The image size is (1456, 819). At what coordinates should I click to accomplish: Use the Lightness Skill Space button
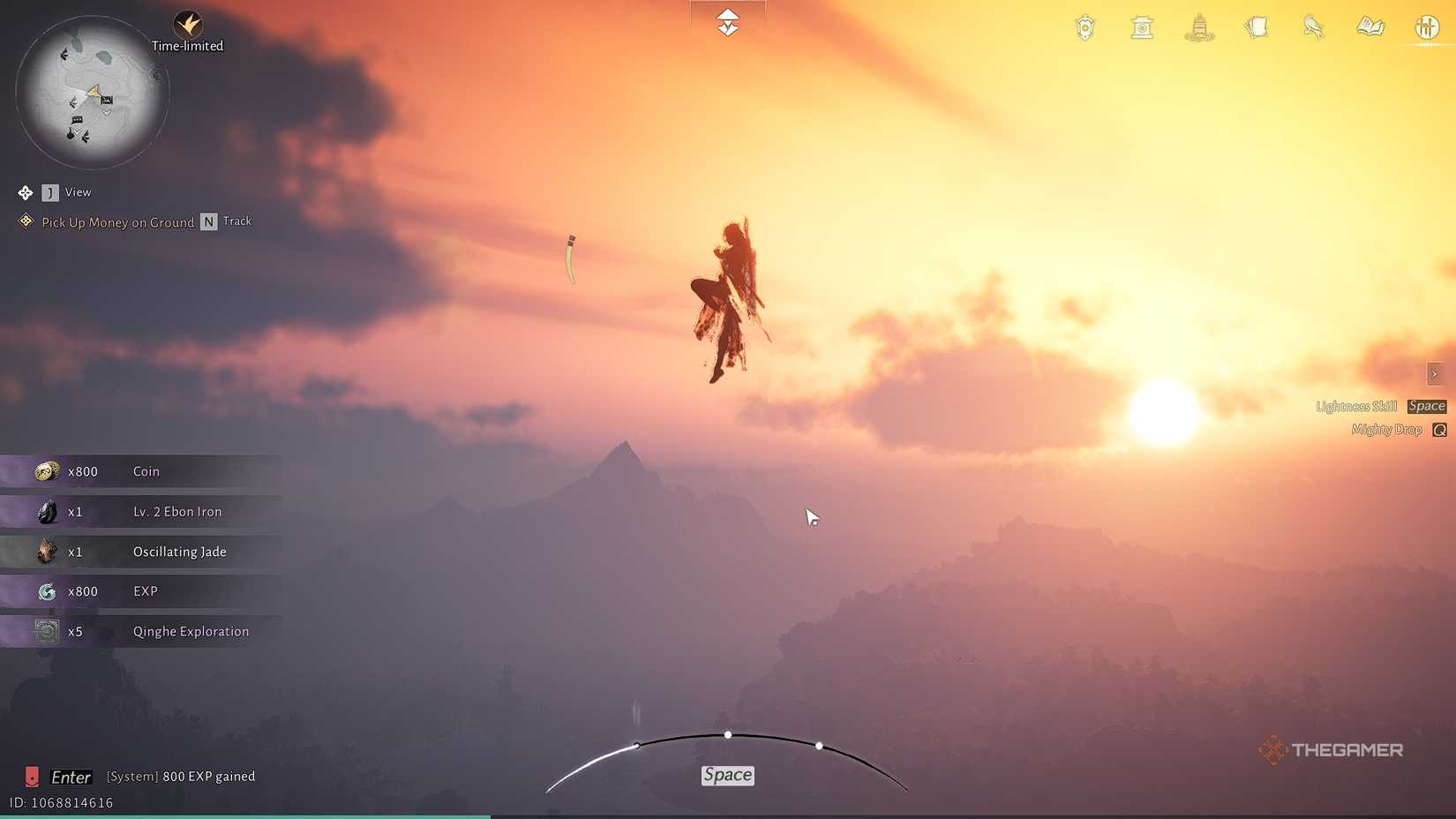tap(1426, 406)
